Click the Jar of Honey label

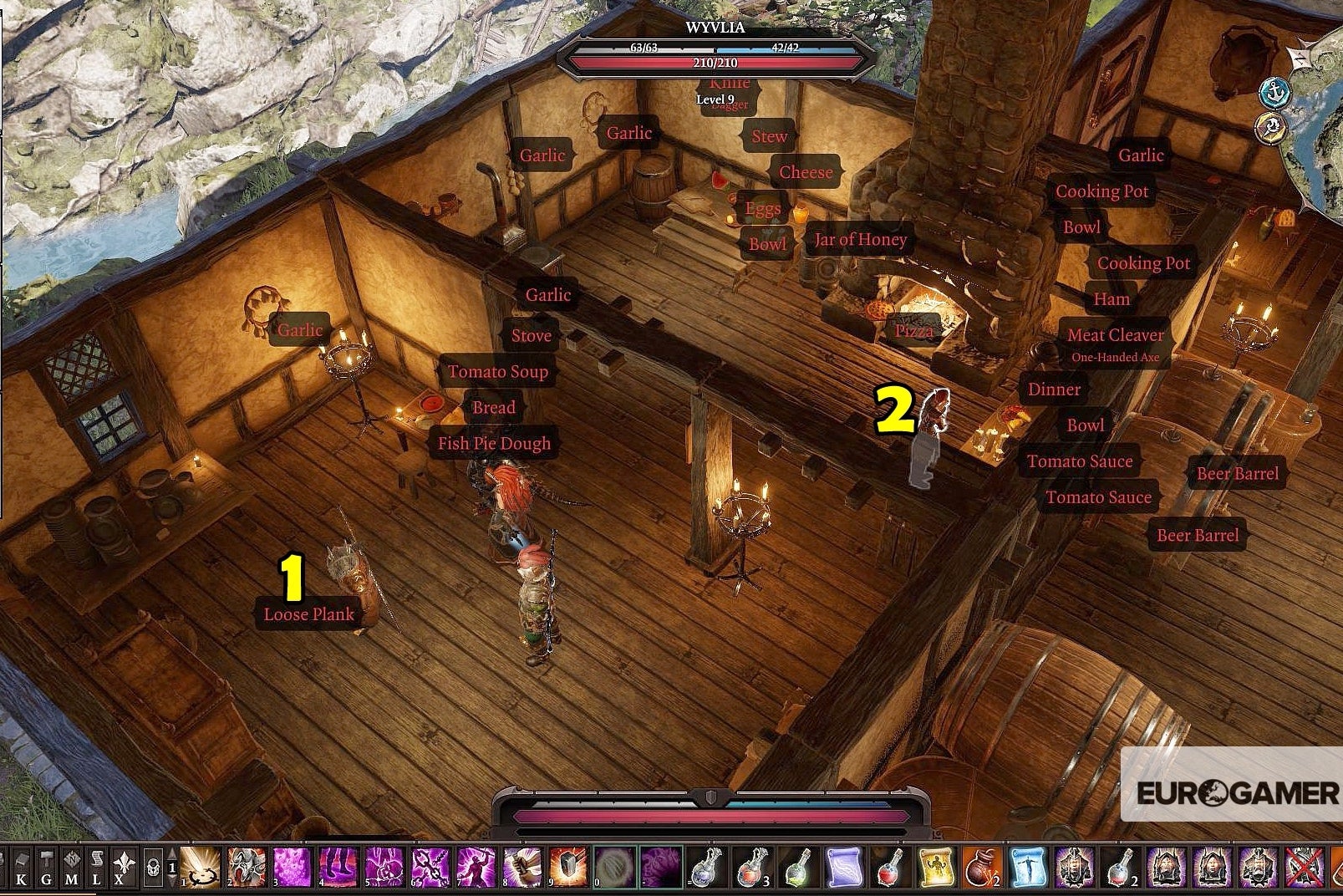pyautogui.click(x=859, y=241)
